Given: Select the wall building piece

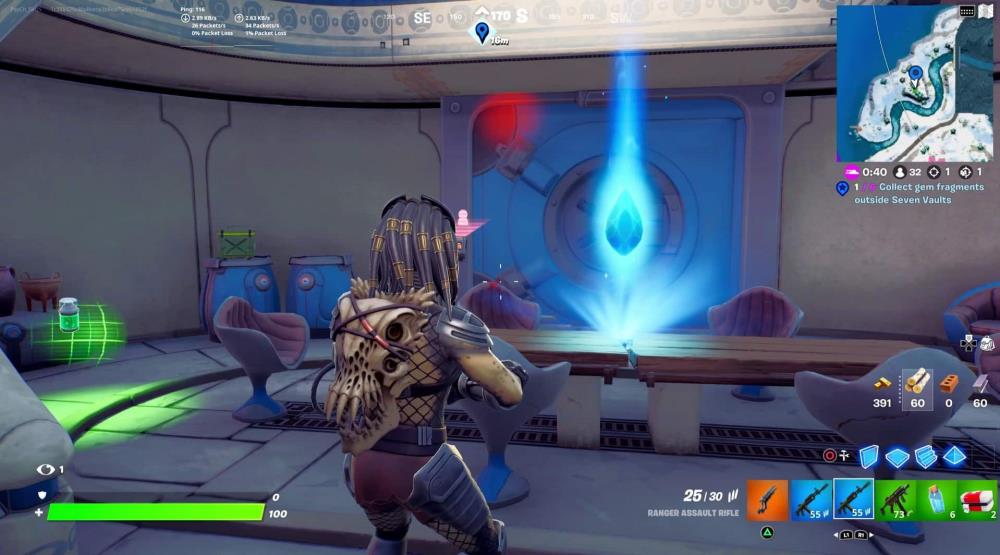Looking at the screenshot, I should point(868,456).
